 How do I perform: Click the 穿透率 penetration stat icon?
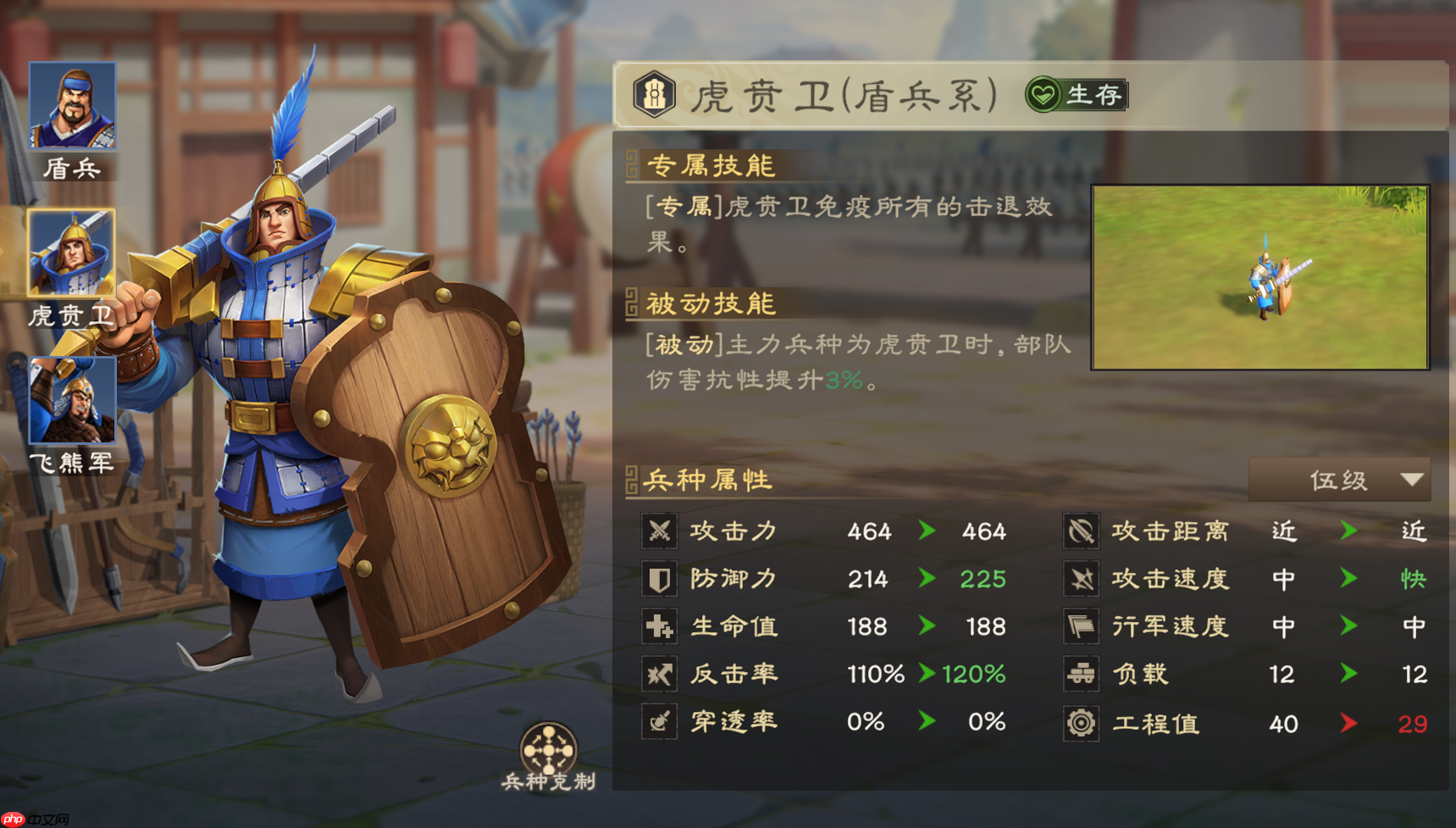(x=660, y=722)
